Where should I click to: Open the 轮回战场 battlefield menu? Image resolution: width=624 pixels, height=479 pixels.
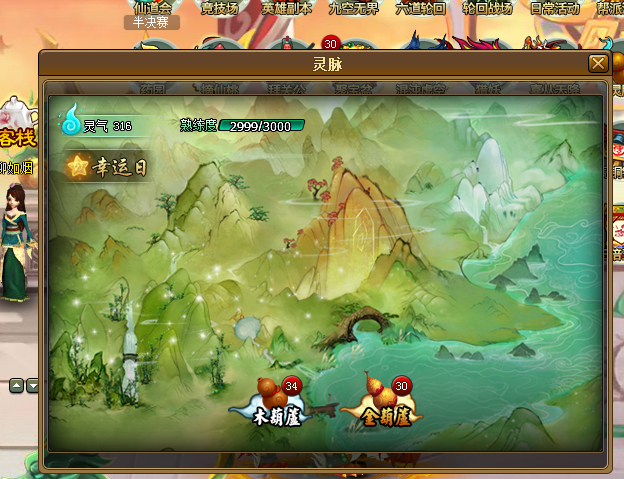pos(487,8)
